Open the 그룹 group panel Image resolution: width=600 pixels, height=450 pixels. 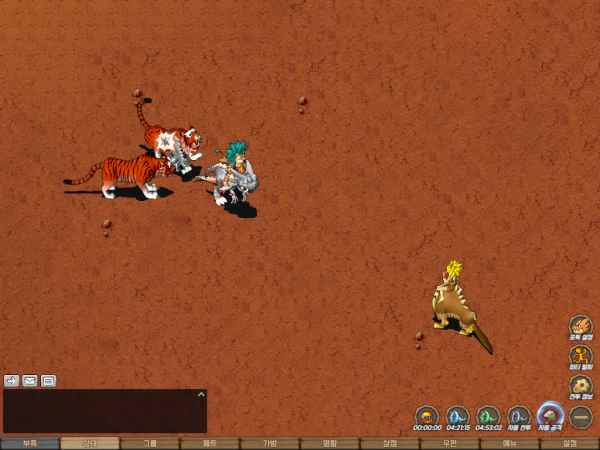click(x=150, y=443)
